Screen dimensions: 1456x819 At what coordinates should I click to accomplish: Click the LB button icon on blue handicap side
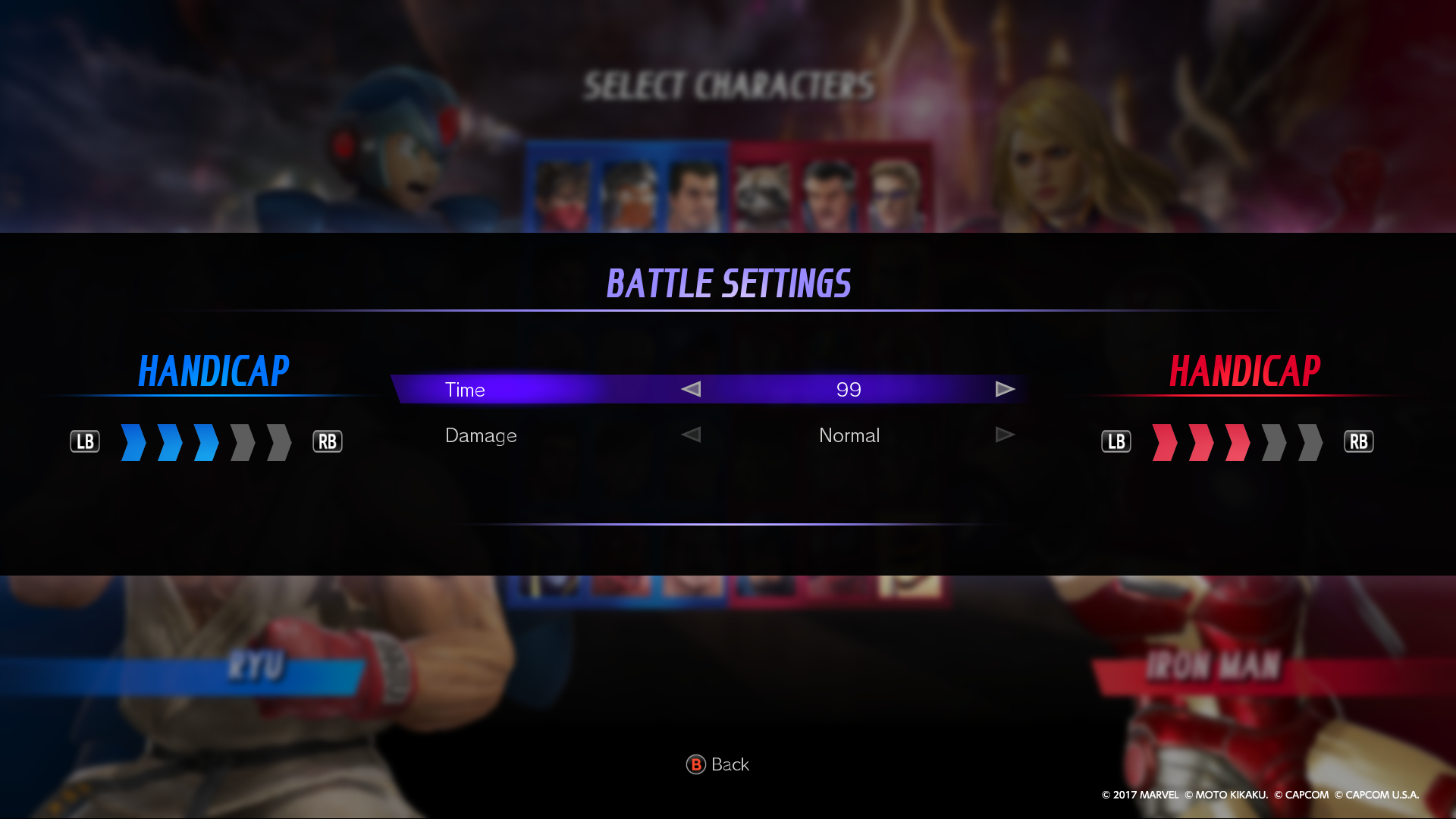click(x=85, y=441)
